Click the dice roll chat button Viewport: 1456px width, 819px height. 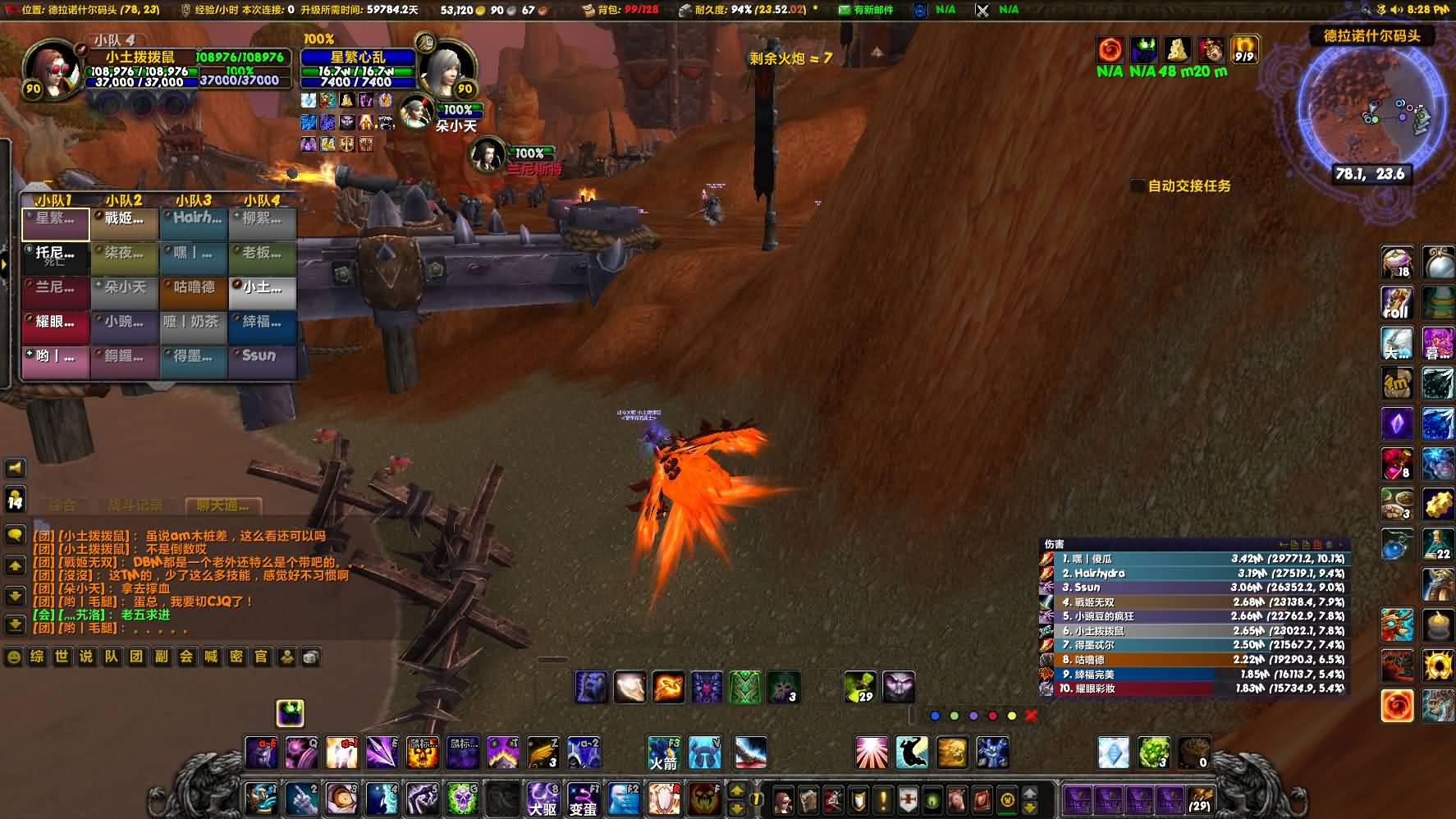click(x=310, y=657)
